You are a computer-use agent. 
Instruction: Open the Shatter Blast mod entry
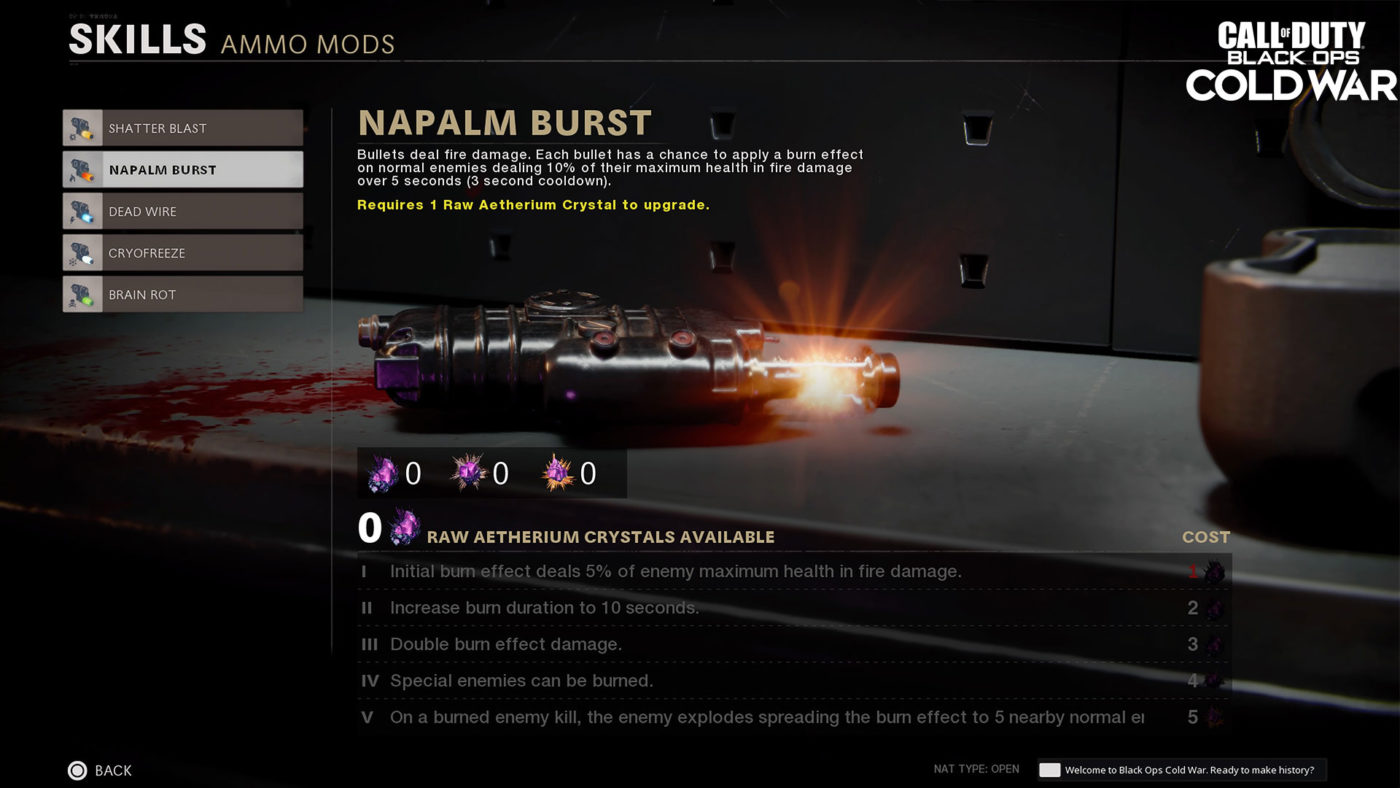(183, 127)
